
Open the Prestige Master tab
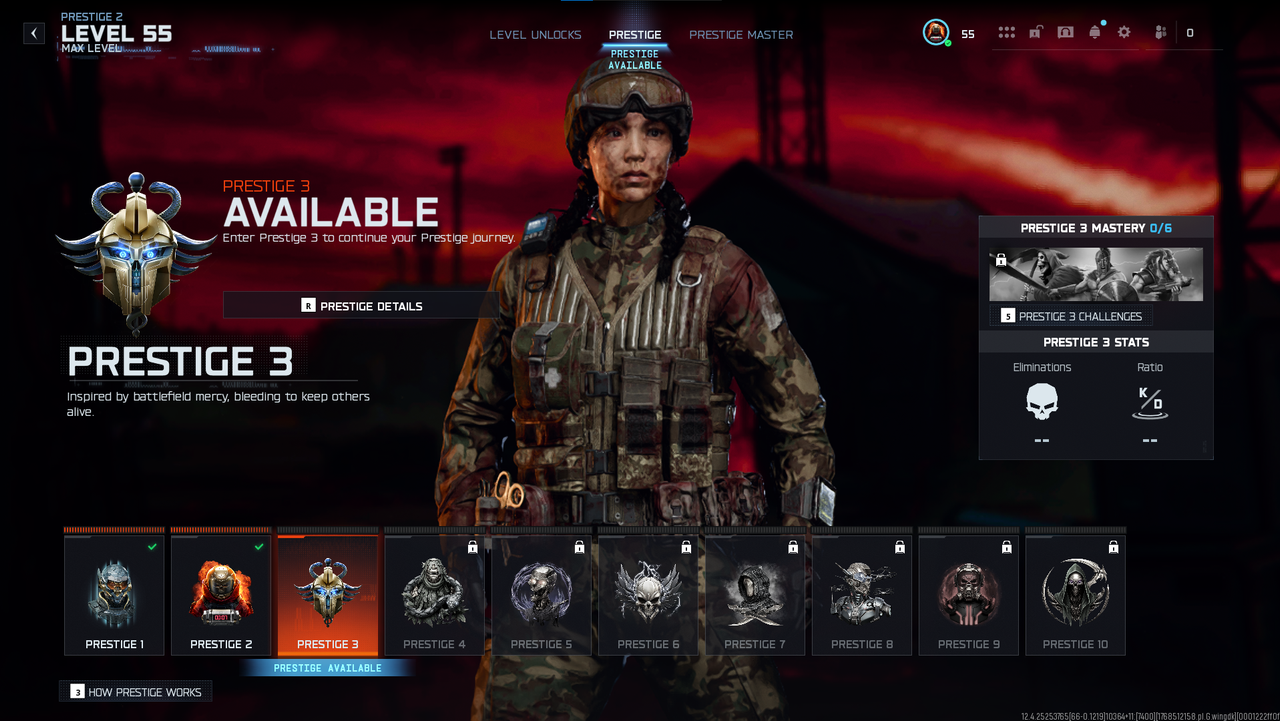[741, 35]
